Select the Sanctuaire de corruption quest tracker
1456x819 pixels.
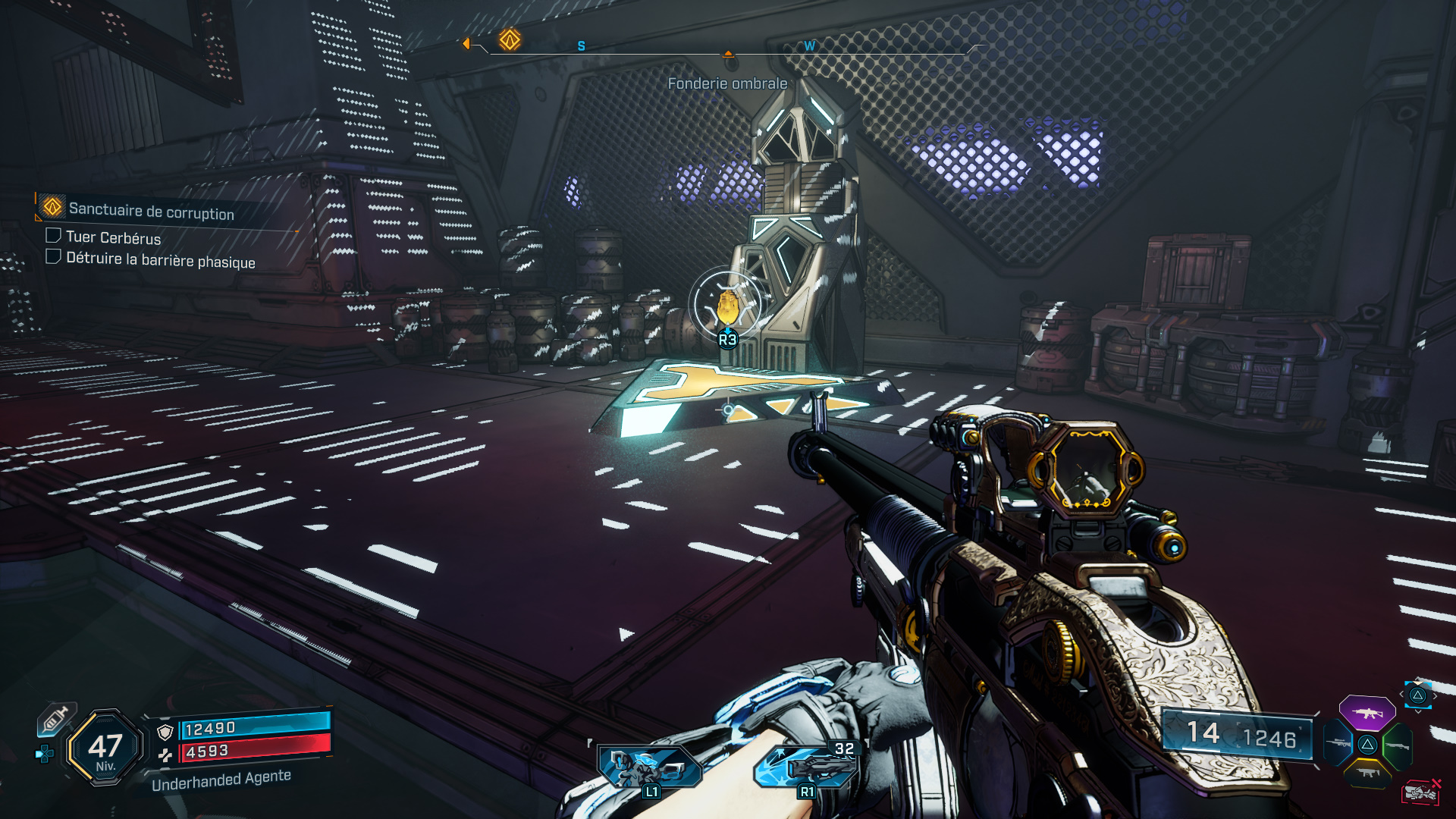pos(150,210)
